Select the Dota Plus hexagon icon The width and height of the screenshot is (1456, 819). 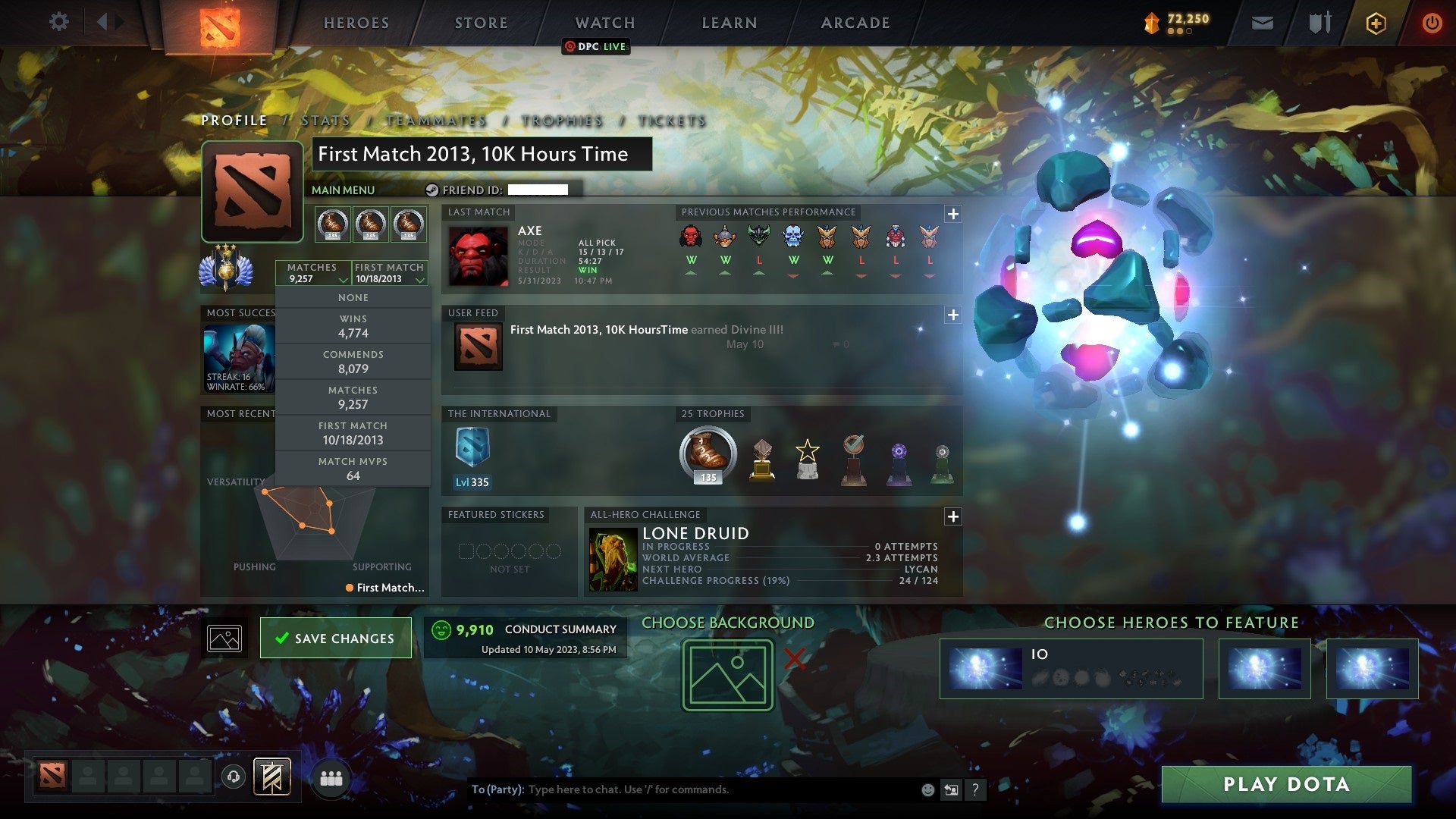tap(1375, 23)
